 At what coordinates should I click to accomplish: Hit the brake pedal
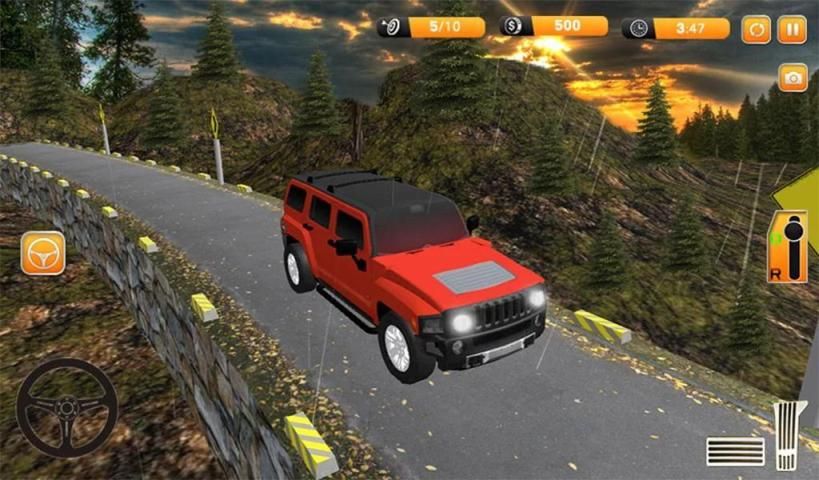(735, 451)
